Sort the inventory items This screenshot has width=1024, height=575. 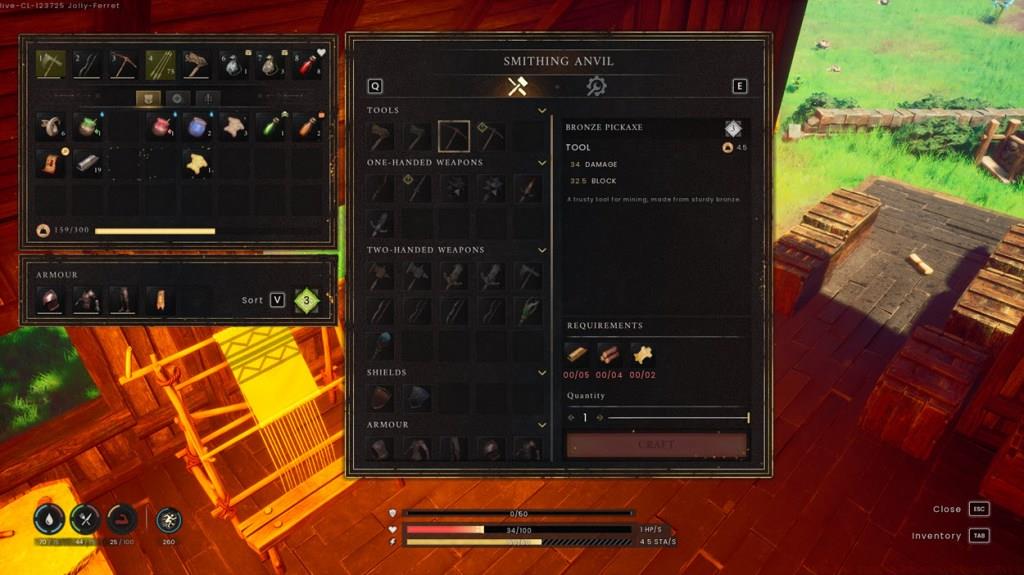277,300
